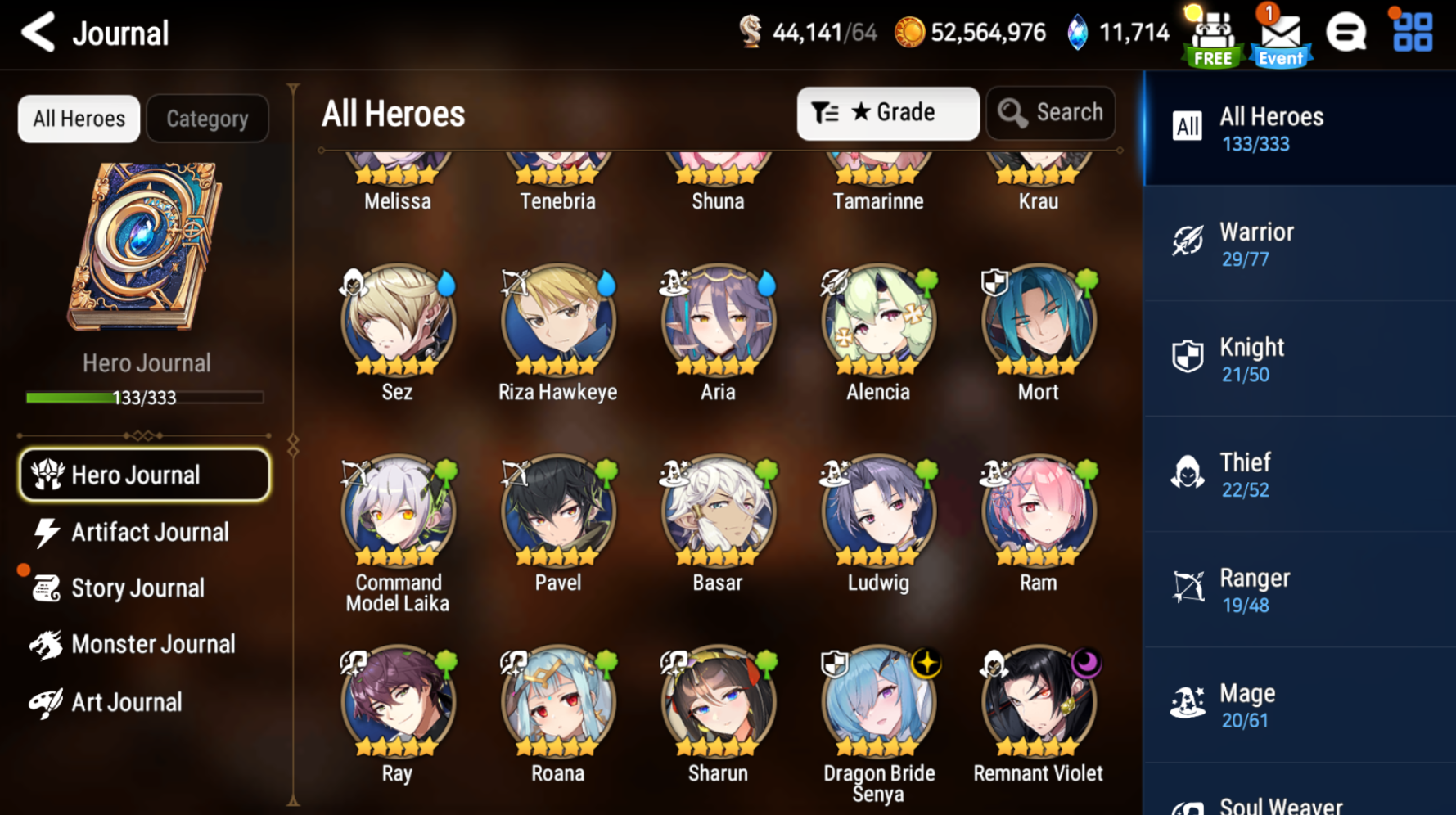Select the Thief class filter

tap(1299, 473)
